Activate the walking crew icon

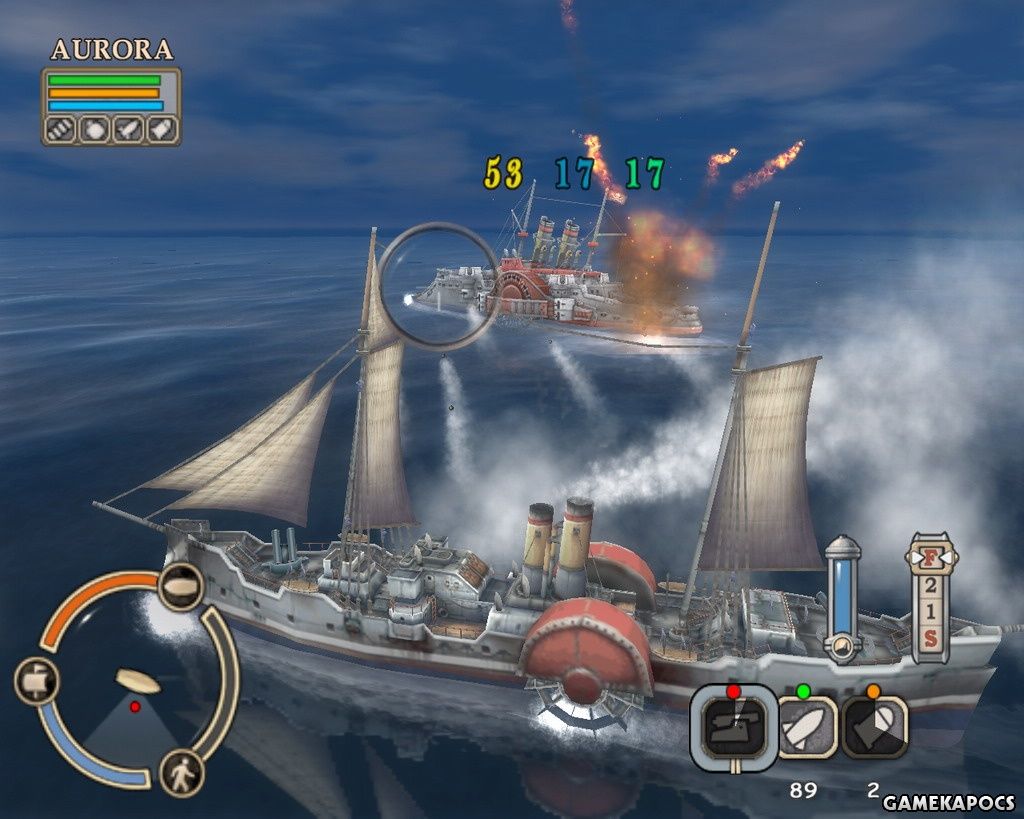tap(181, 773)
